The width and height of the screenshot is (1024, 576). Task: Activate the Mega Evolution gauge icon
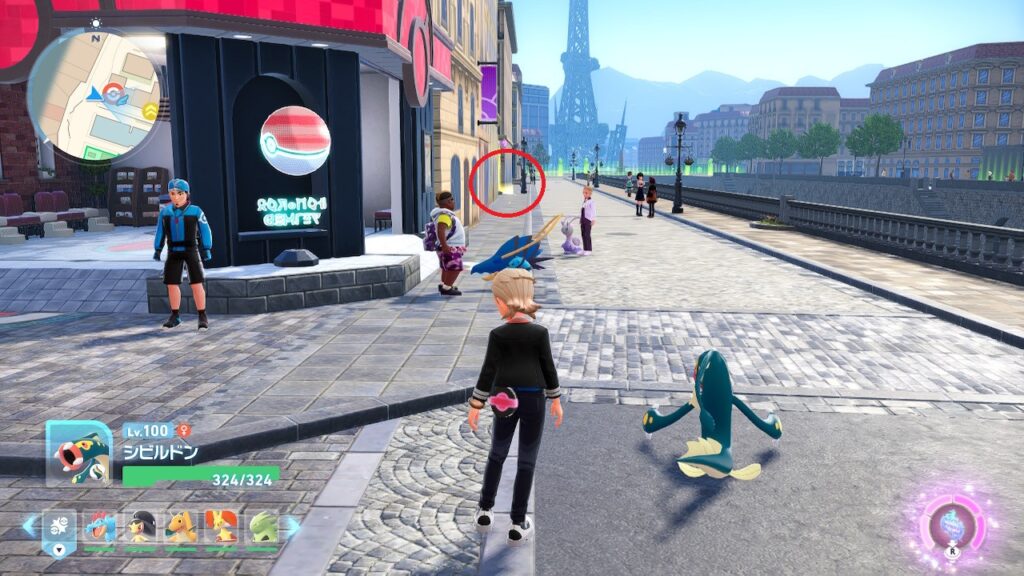pos(952,524)
